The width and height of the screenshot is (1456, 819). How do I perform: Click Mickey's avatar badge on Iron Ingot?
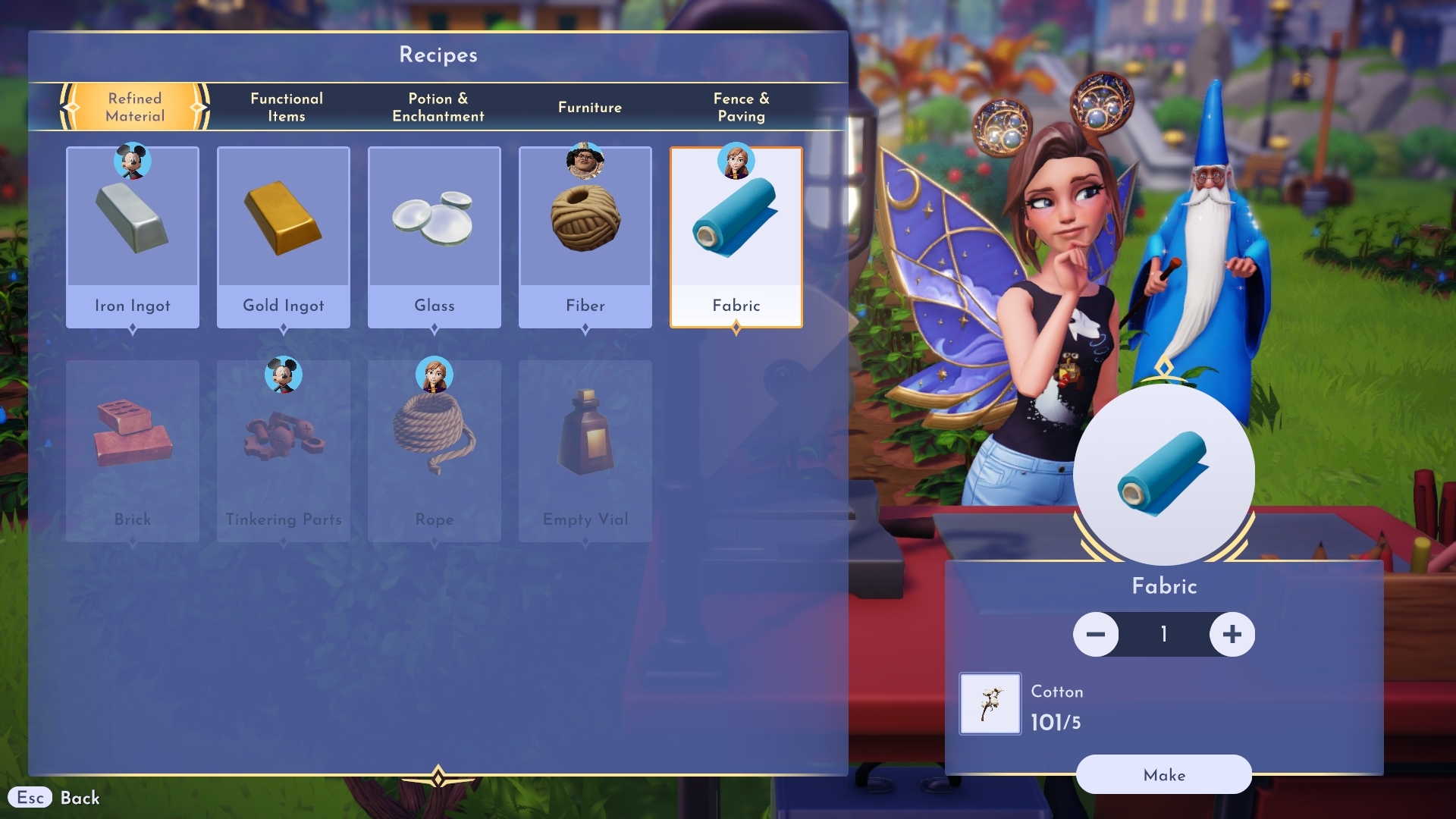coord(133,161)
